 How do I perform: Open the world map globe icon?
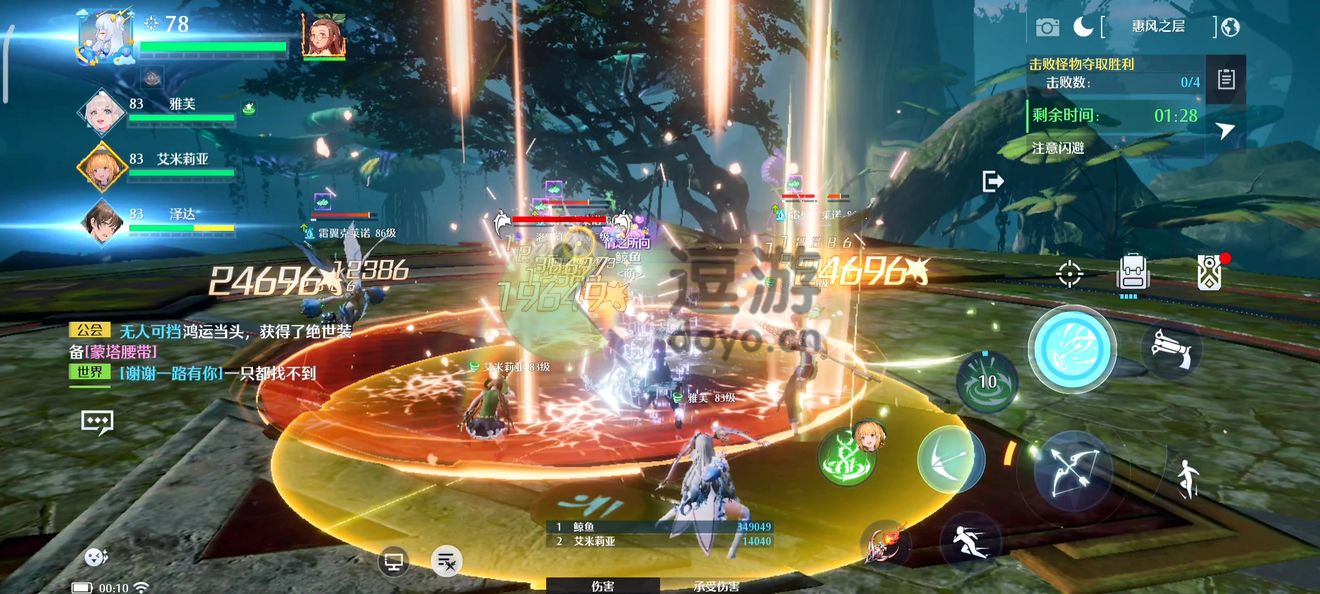click(1230, 27)
